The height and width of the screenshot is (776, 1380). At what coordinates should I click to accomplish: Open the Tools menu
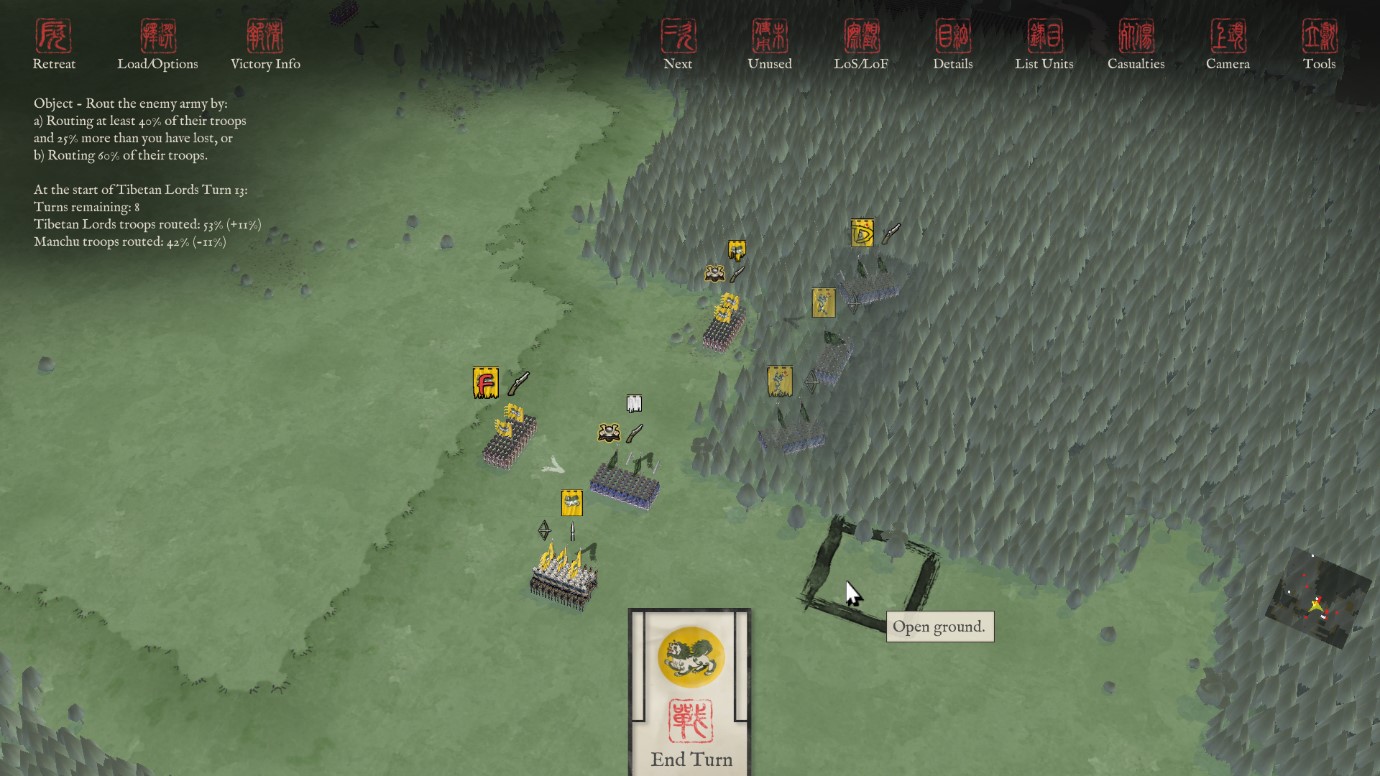[1319, 45]
